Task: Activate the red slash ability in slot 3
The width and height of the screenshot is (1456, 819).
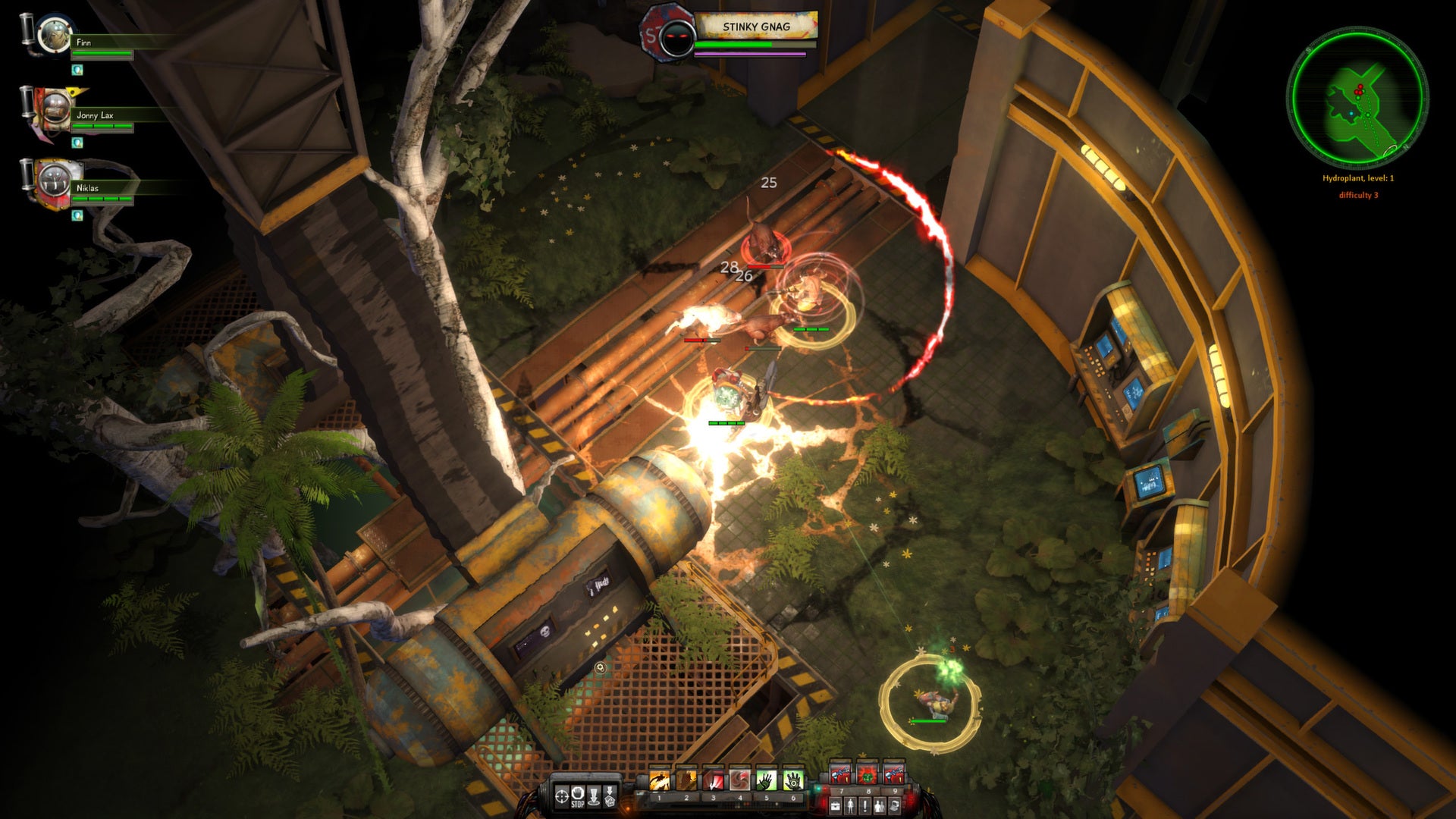Action: click(x=713, y=780)
